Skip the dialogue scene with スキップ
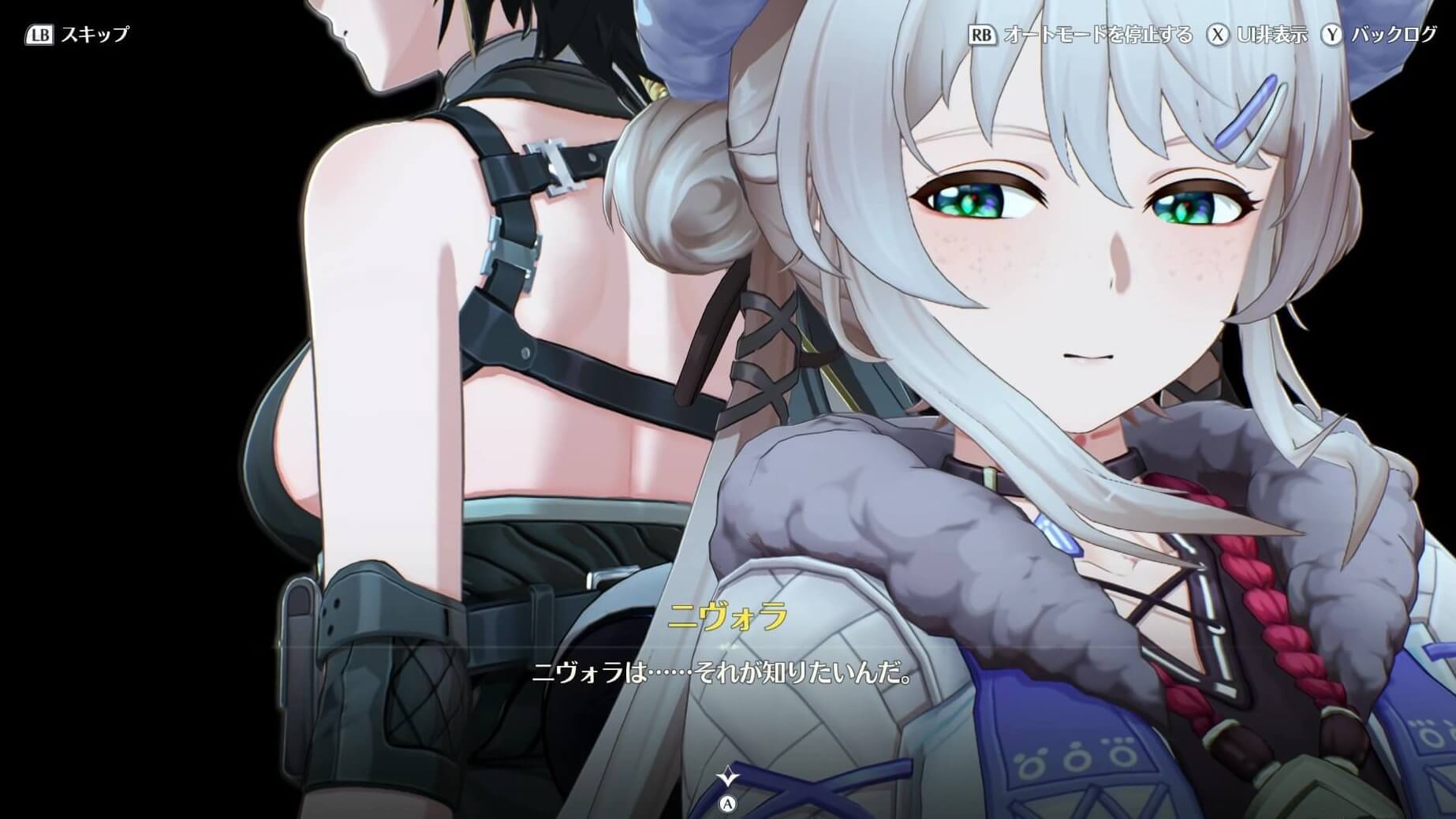This screenshot has height=819, width=1456. (78, 35)
